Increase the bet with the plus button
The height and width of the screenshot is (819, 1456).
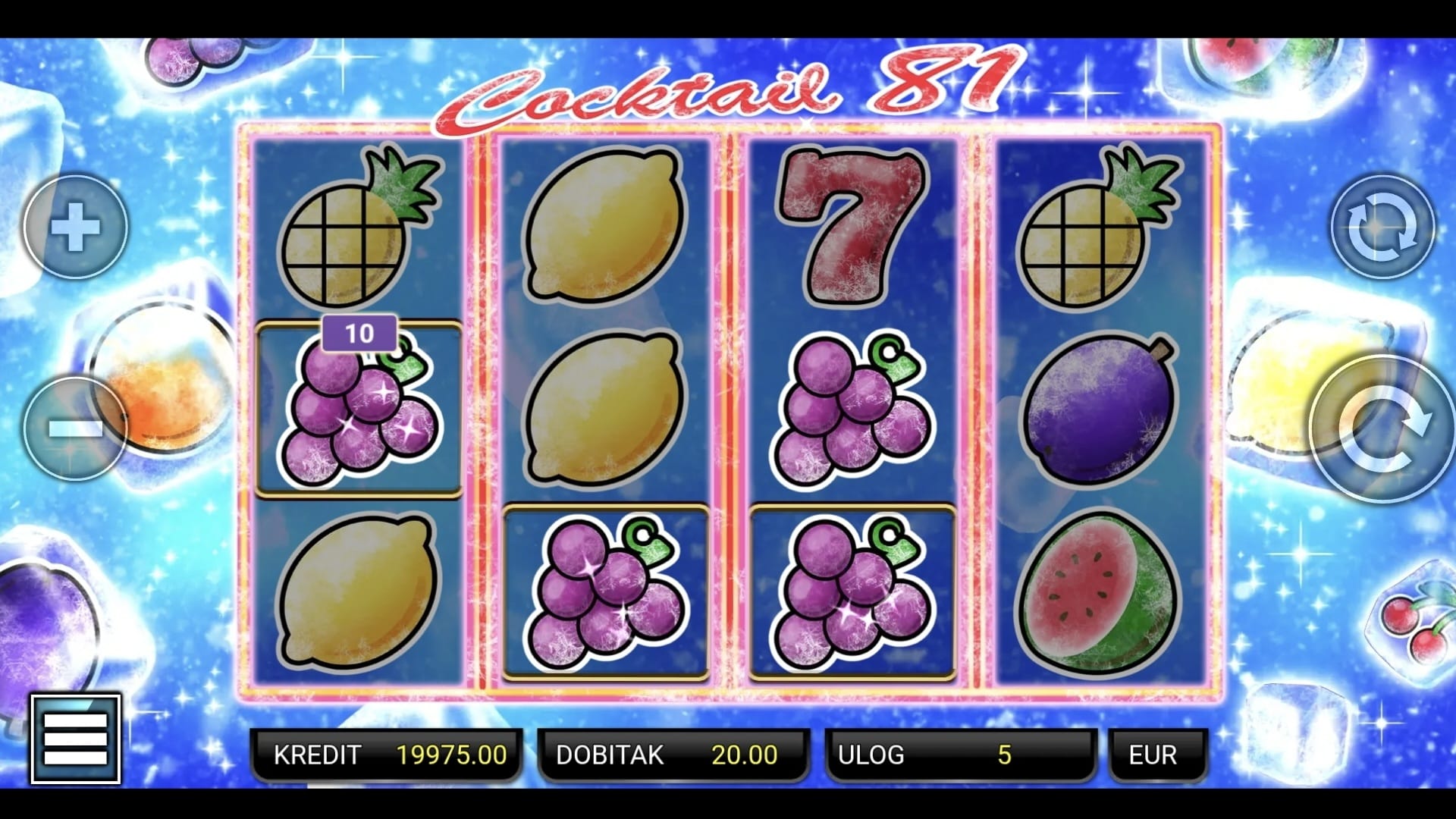click(75, 226)
